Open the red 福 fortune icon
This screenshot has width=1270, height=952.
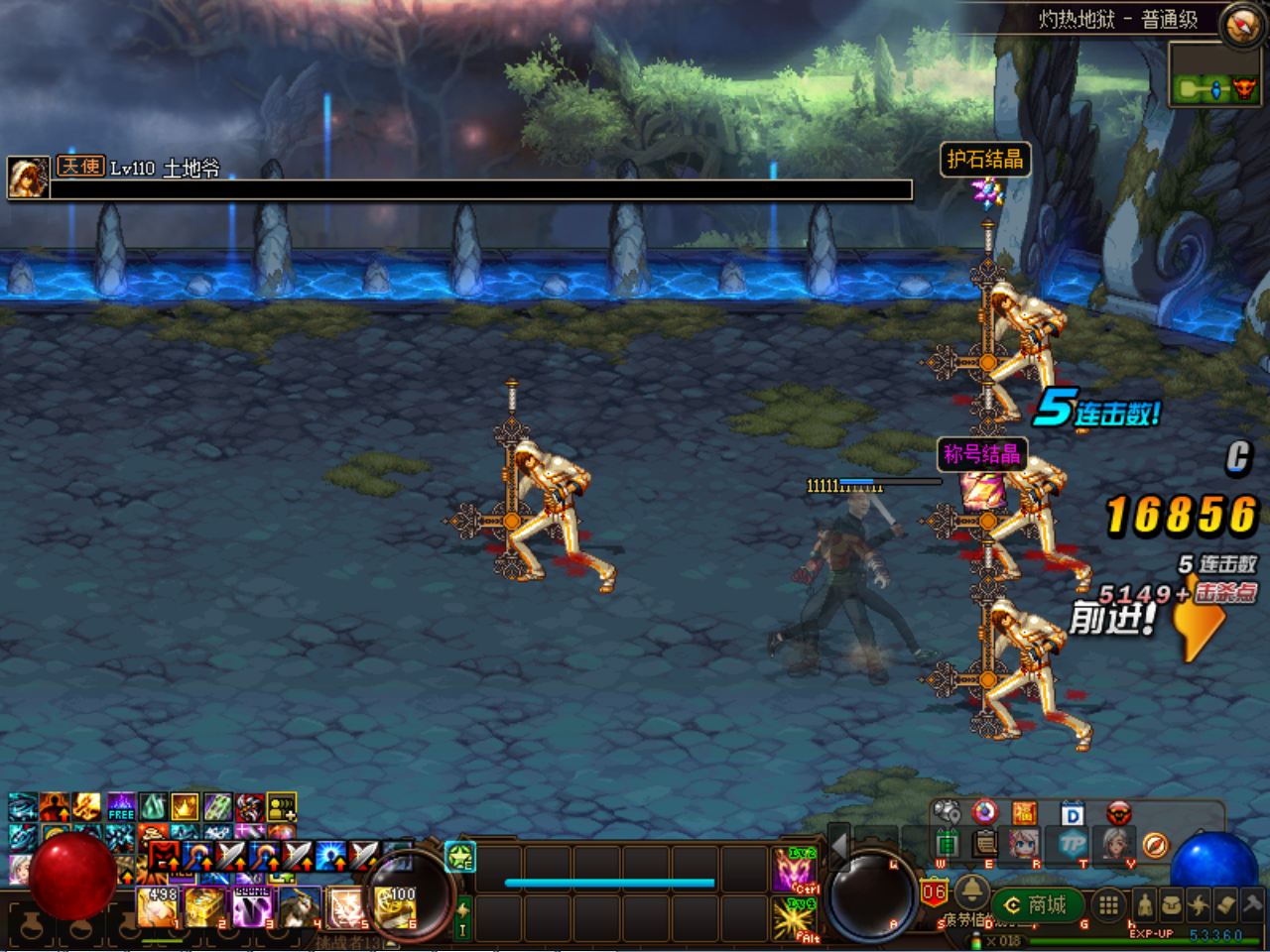point(1025,813)
